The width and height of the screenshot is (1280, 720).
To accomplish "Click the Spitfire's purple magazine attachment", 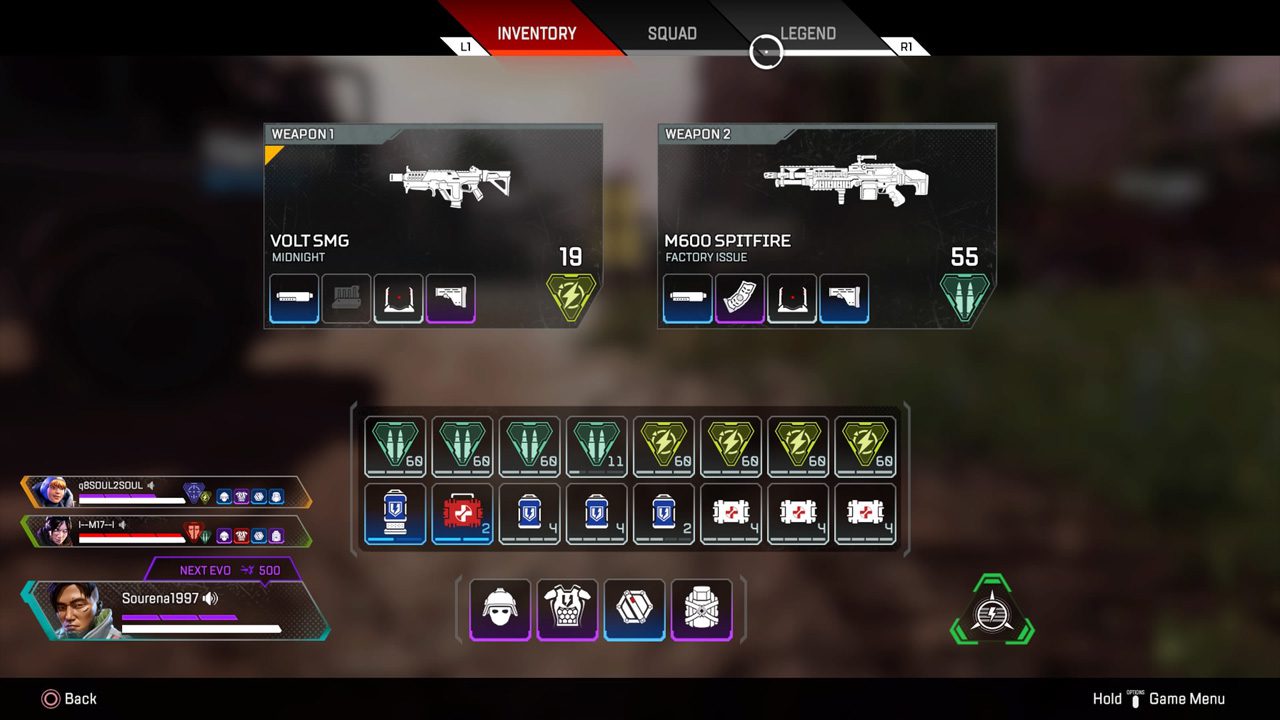I will coord(740,299).
